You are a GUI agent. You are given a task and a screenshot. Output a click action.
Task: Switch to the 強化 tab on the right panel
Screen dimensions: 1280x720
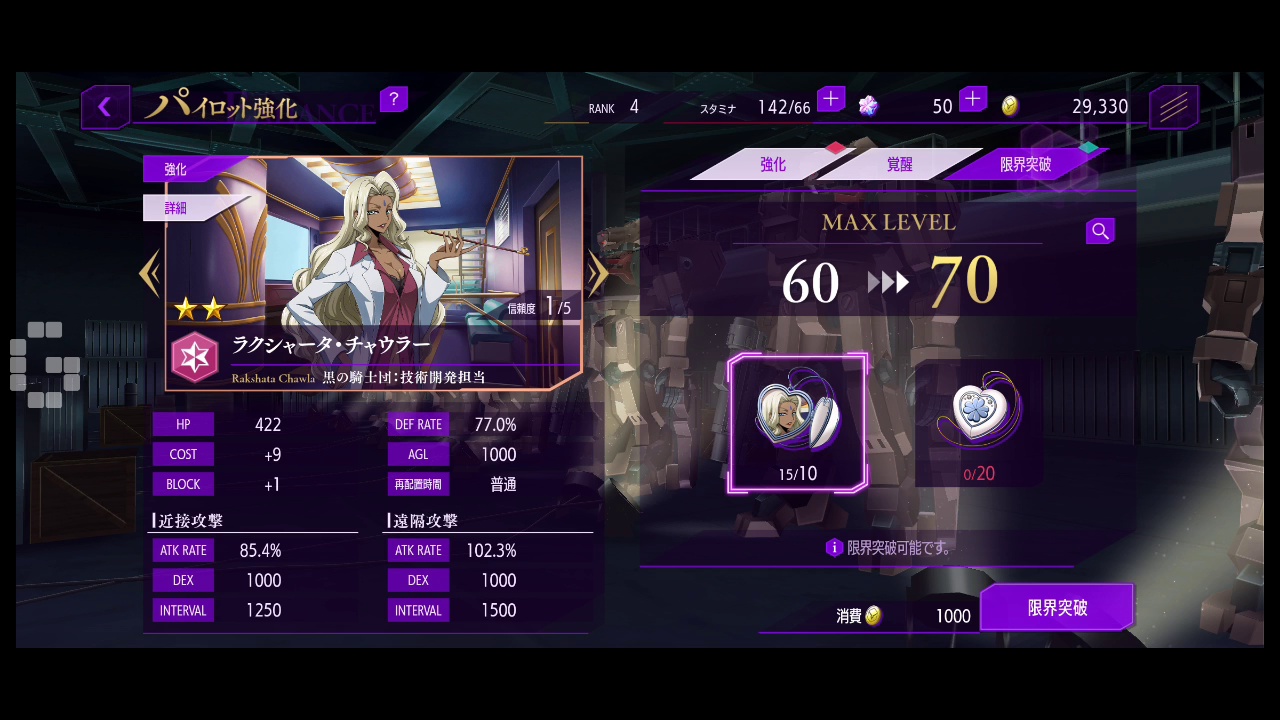coord(772,165)
